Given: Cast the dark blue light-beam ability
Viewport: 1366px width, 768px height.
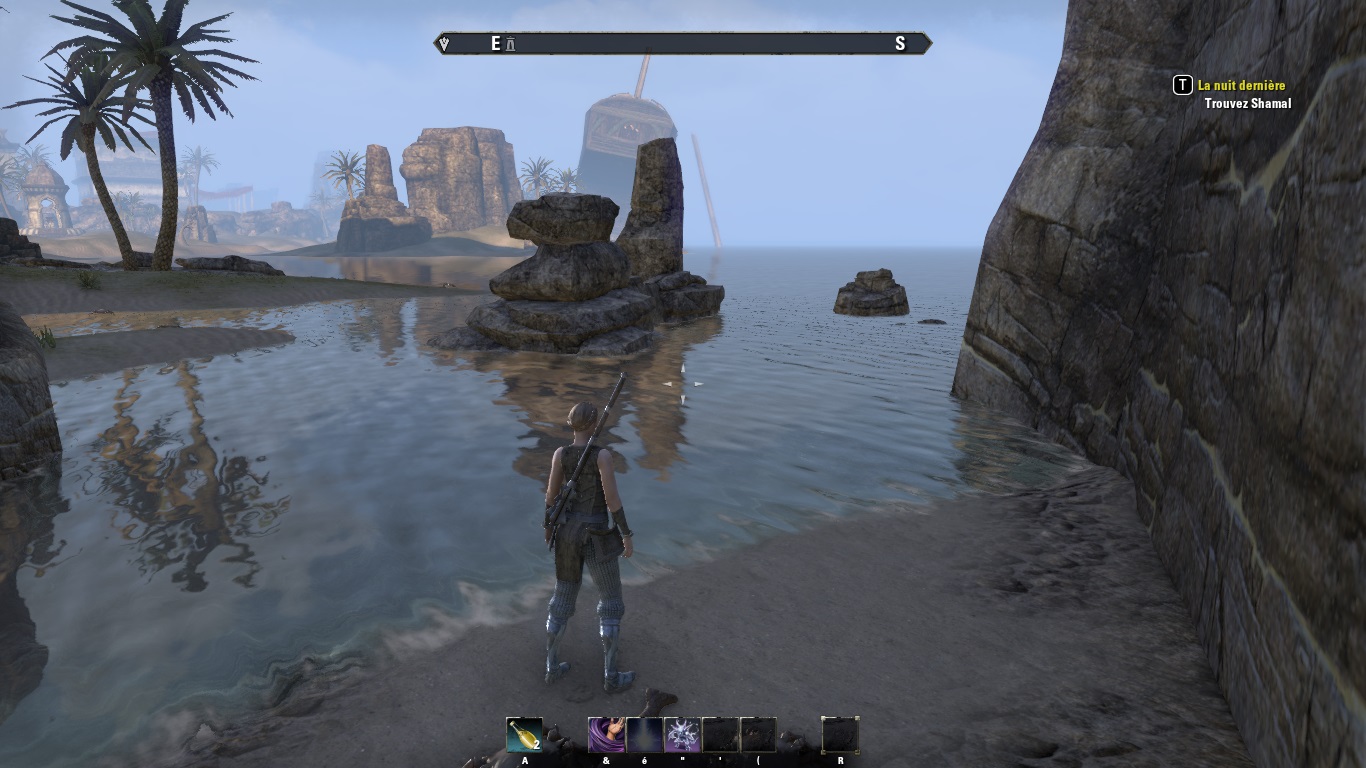Looking at the screenshot, I should coord(644,735).
